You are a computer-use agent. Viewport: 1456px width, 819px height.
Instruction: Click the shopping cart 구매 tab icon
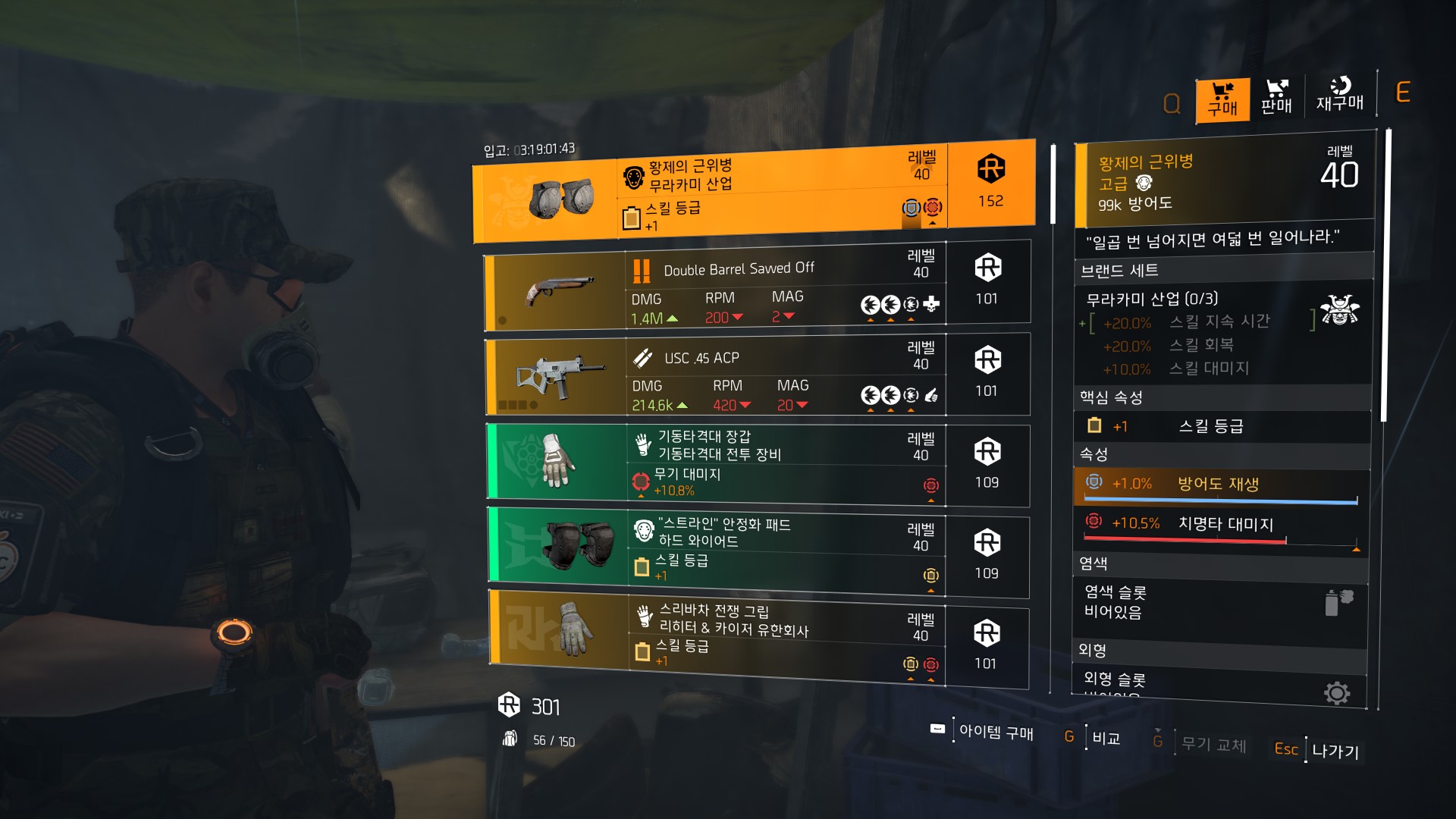[x=1222, y=99]
